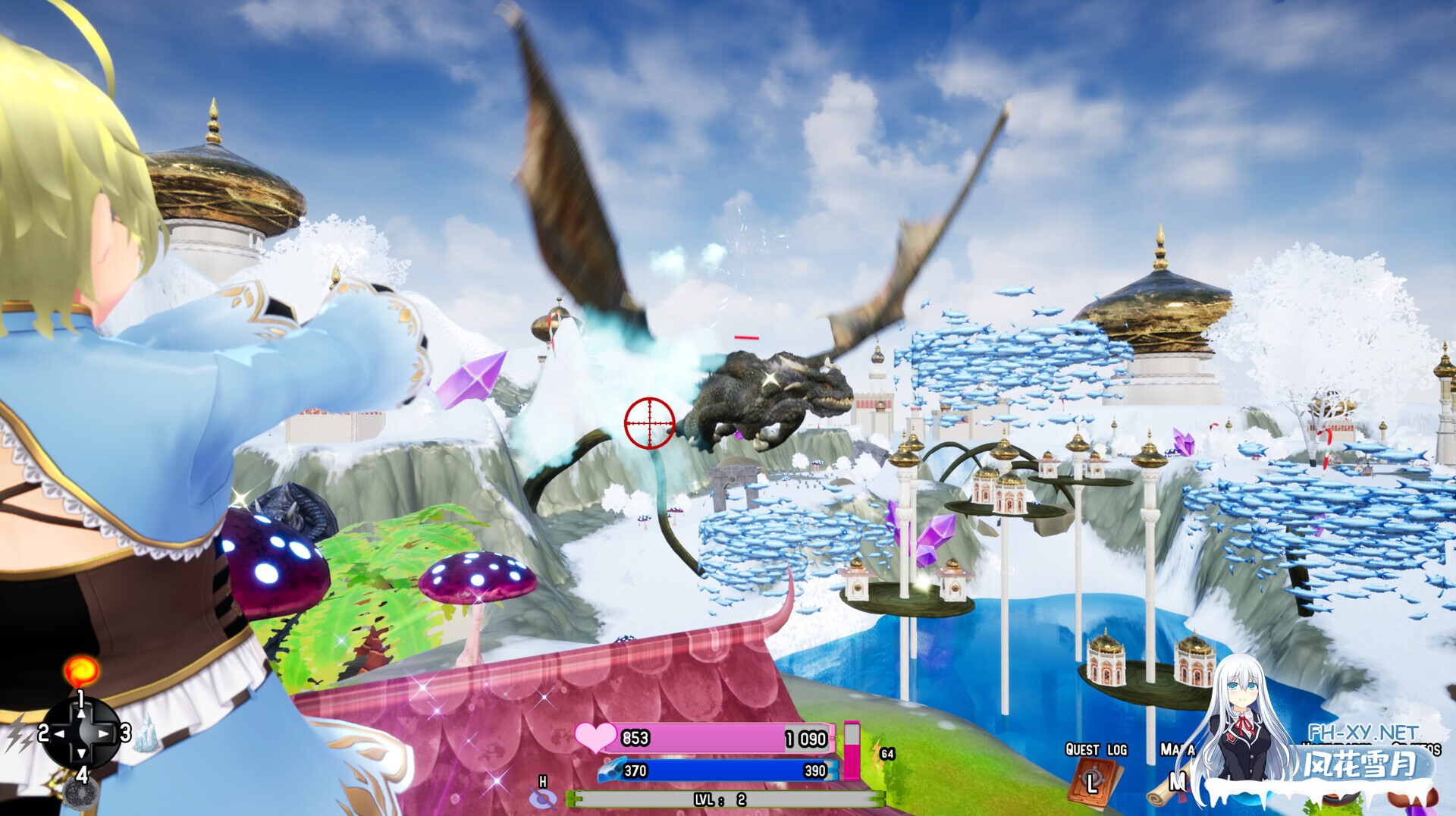The image size is (1456, 816).
Task: Click the blue crystal icon beside the mana bar
Action: coord(611,769)
